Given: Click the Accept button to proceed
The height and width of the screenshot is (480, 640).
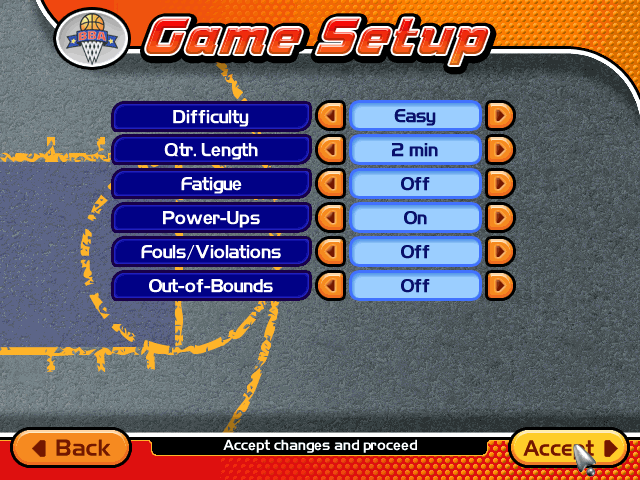Looking at the screenshot, I should [568, 448].
